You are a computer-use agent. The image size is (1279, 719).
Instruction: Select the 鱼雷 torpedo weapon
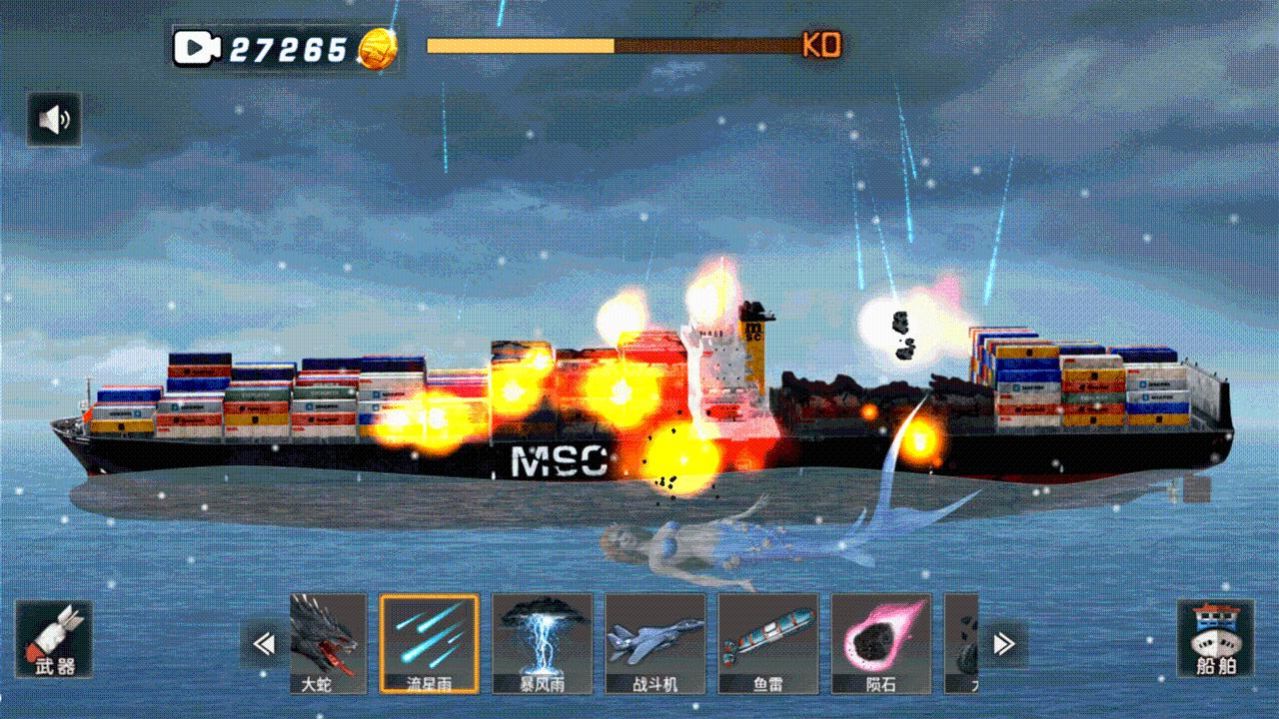[x=768, y=643]
